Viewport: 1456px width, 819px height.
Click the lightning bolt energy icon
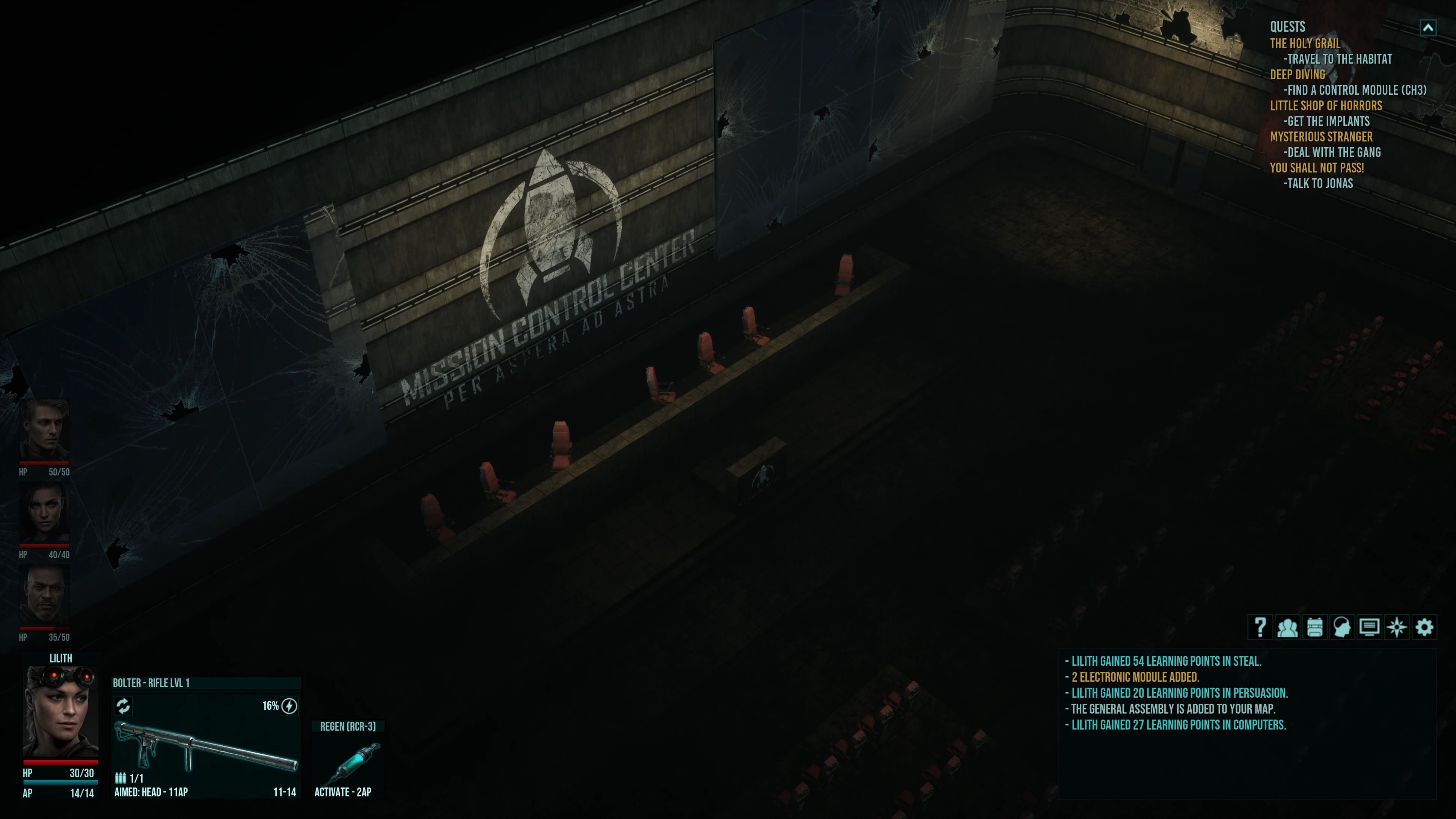coord(289,706)
